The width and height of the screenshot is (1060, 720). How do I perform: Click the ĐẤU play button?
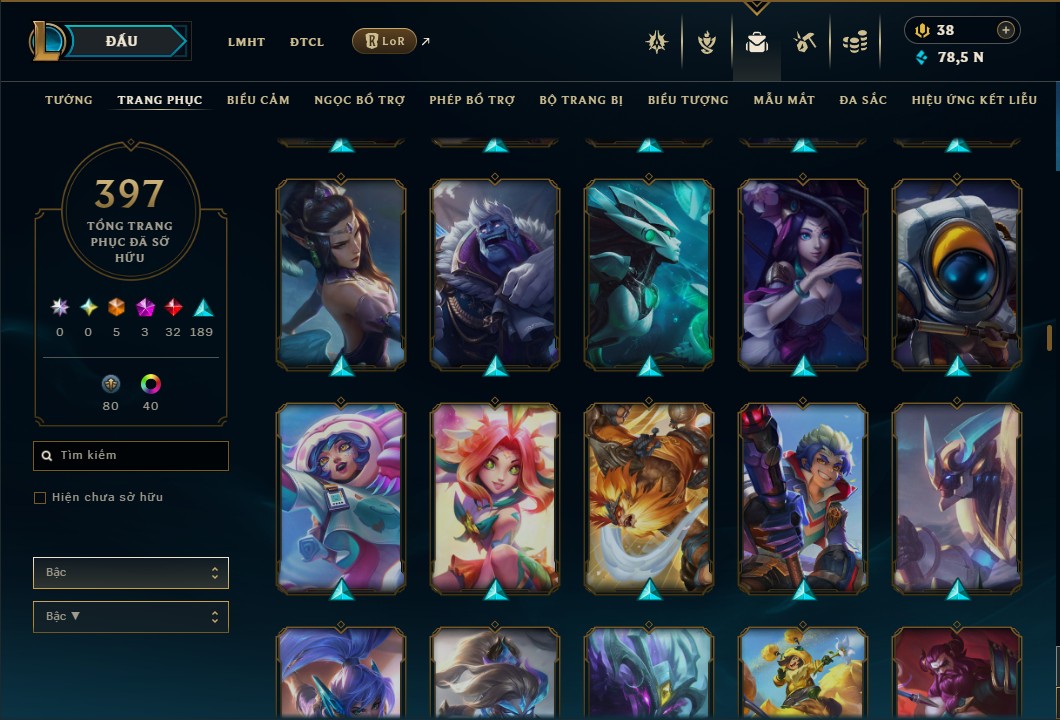click(x=121, y=41)
